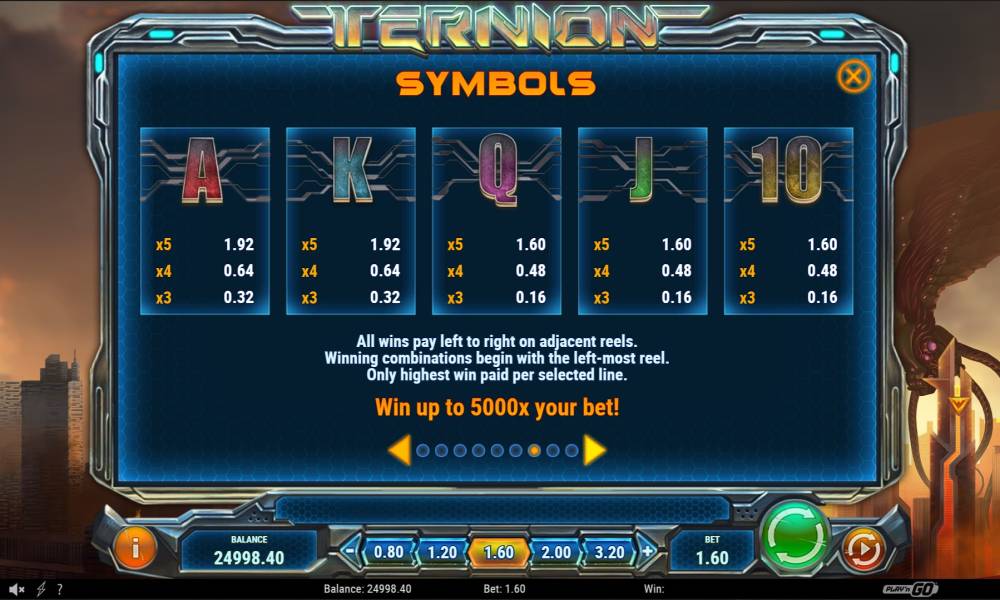
Task: Increase bet with the plus button
Action: (x=648, y=550)
